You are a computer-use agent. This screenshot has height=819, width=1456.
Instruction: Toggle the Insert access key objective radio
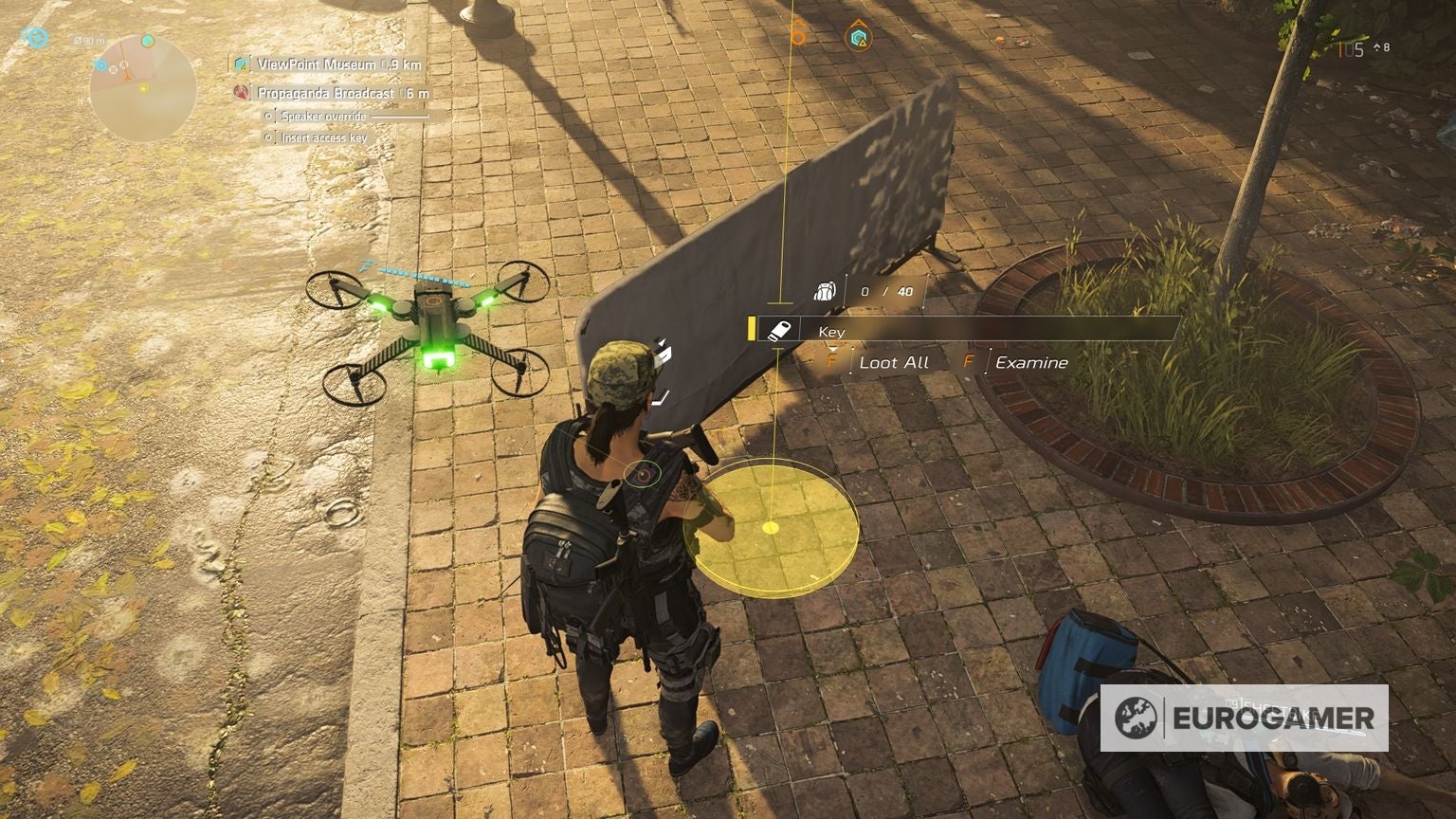click(x=268, y=136)
